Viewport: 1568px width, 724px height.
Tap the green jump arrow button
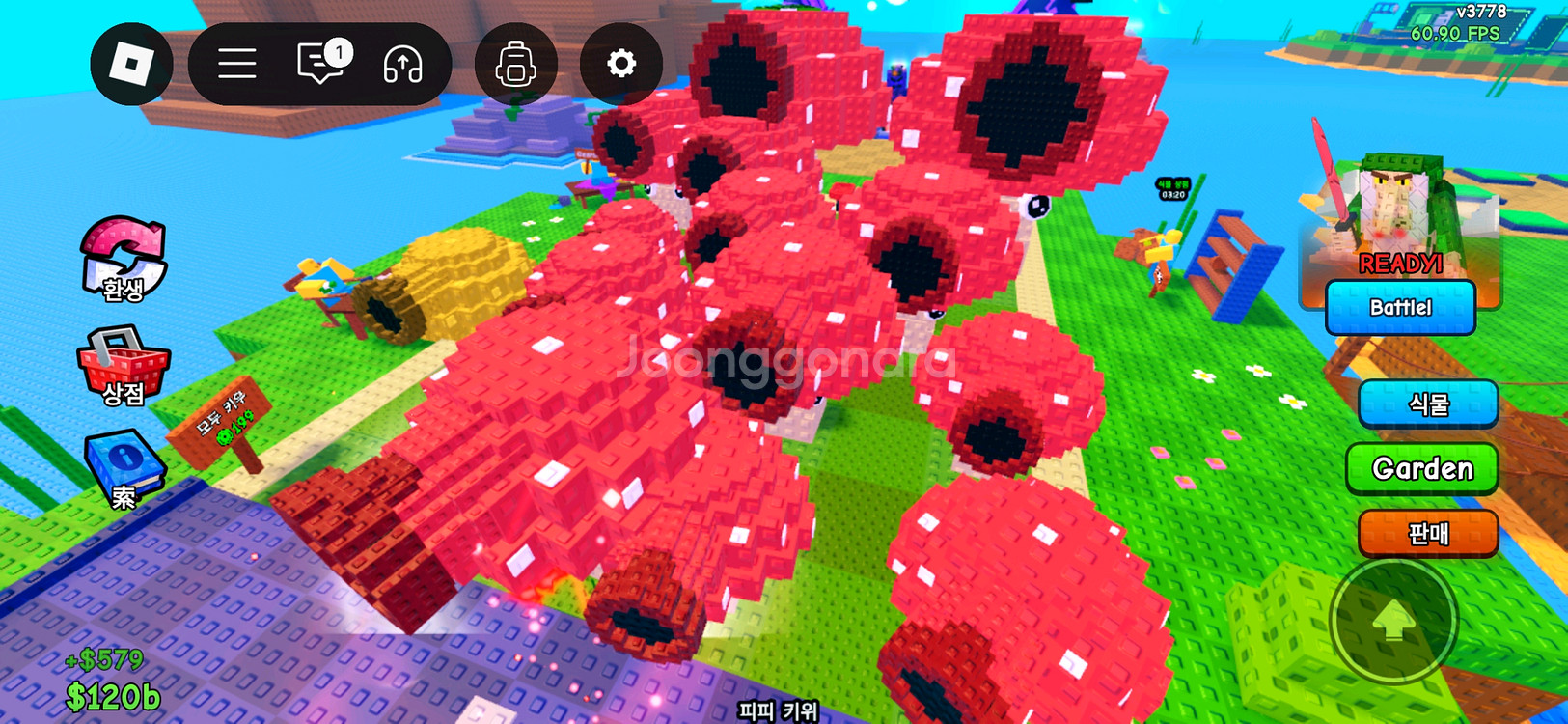pyautogui.click(x=1393, y=622)
